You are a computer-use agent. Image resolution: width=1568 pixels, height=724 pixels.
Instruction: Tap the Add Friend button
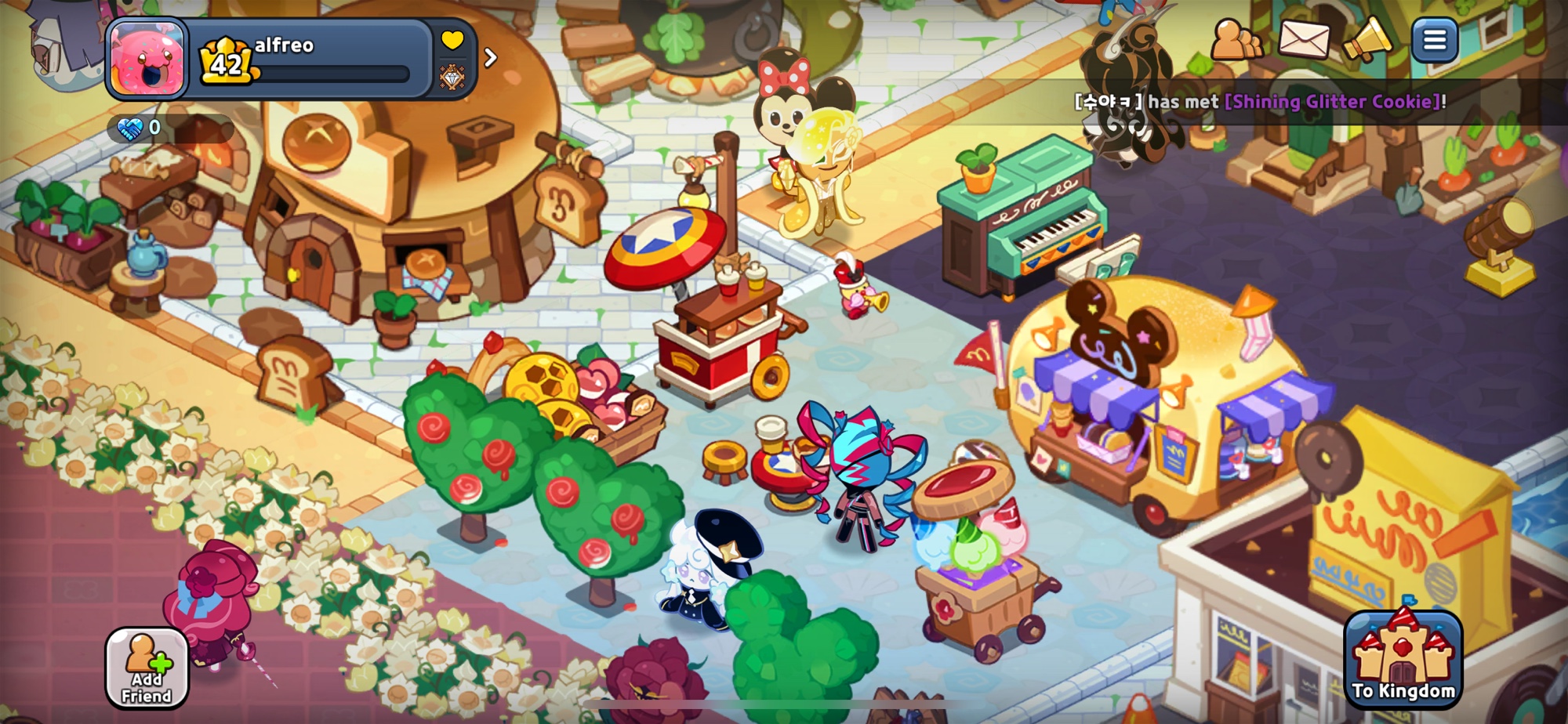tap(147, 668)
